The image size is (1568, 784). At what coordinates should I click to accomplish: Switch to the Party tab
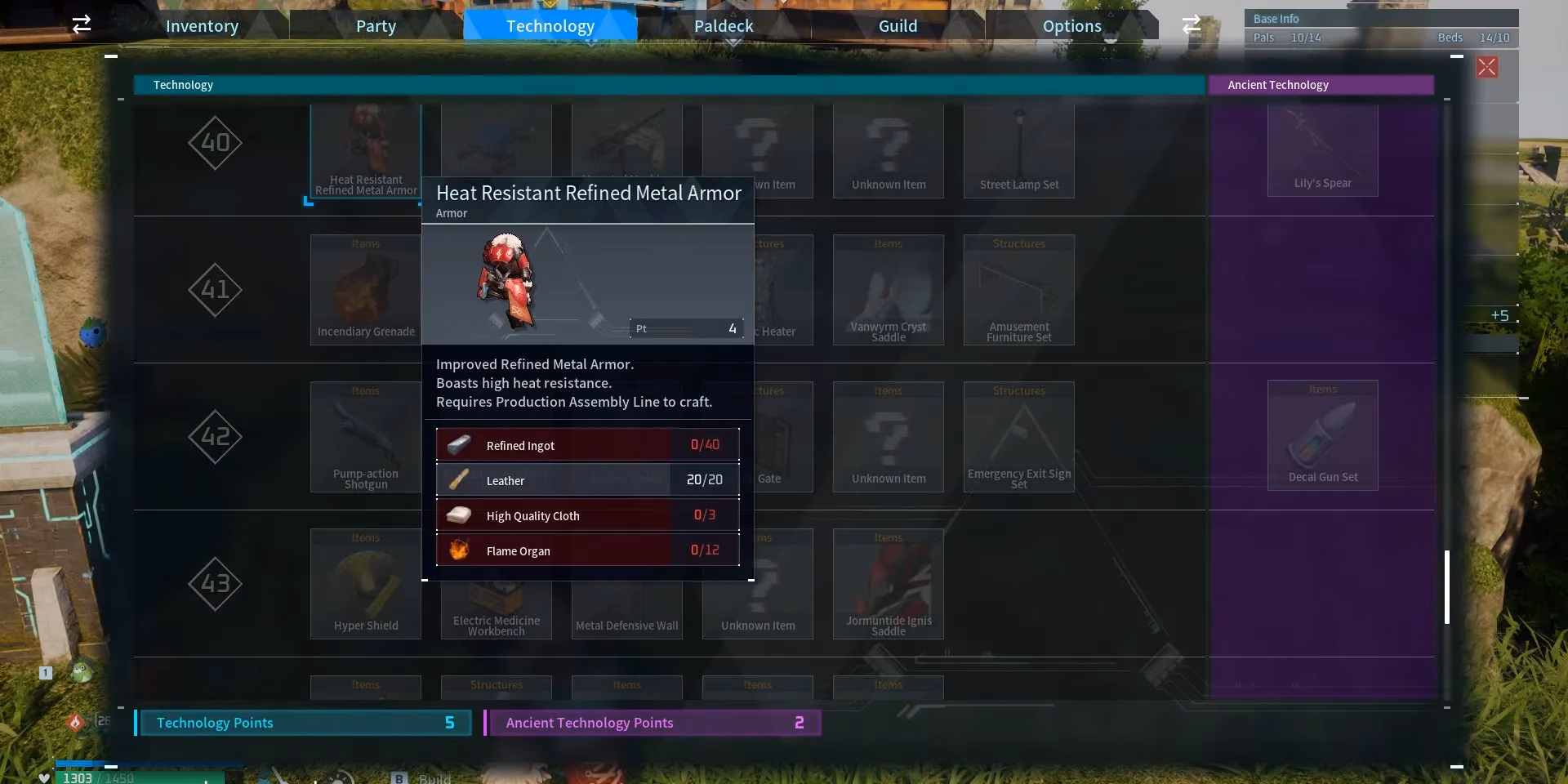coord(376,26)
